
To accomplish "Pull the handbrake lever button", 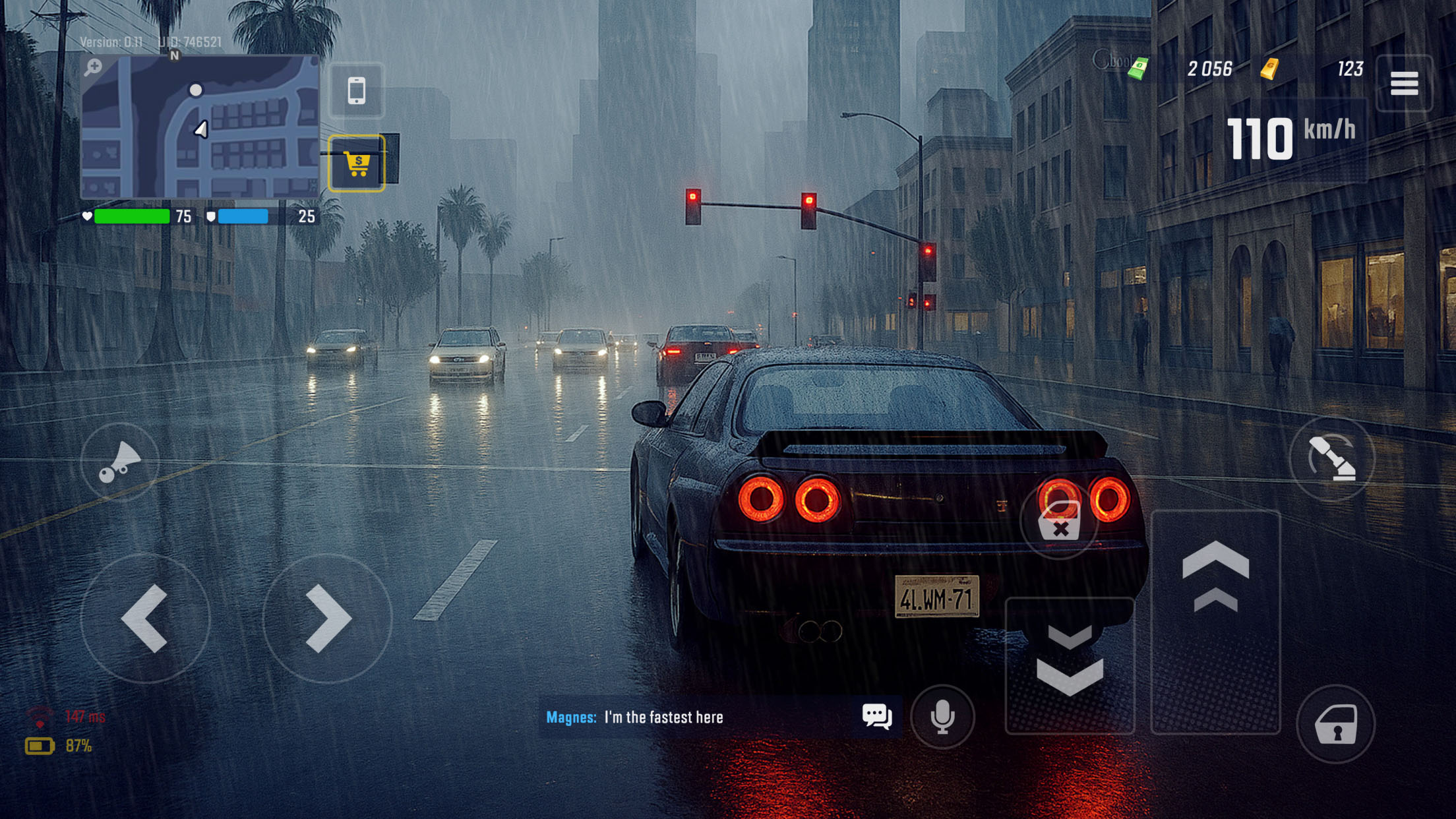I will point(1332,458).
